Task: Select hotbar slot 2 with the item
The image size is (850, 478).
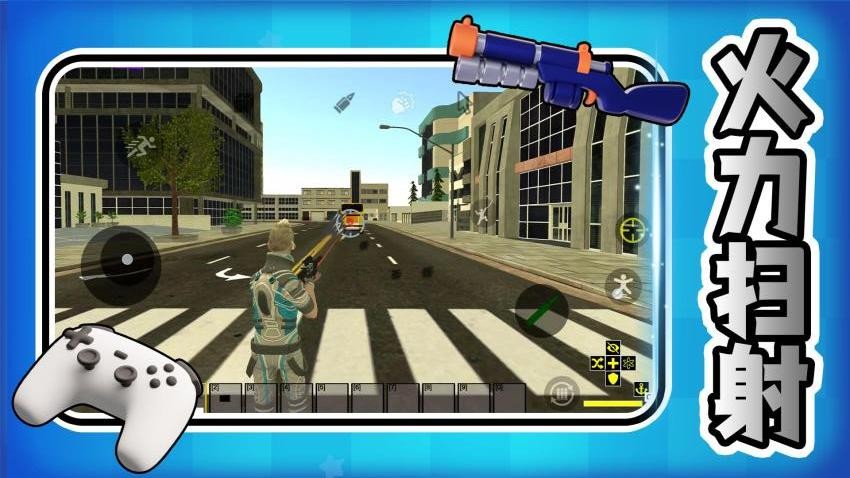Action: tap(225, 397)
